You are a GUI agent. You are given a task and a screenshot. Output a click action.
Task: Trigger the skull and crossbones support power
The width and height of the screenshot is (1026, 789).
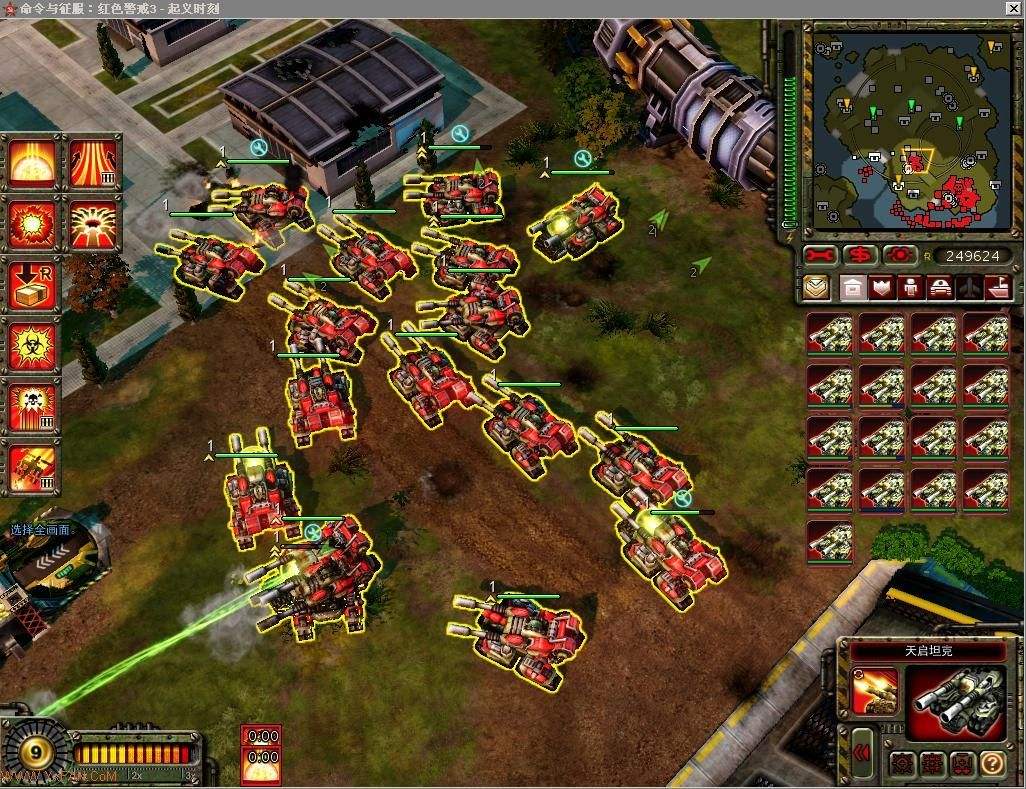(32, 407)
